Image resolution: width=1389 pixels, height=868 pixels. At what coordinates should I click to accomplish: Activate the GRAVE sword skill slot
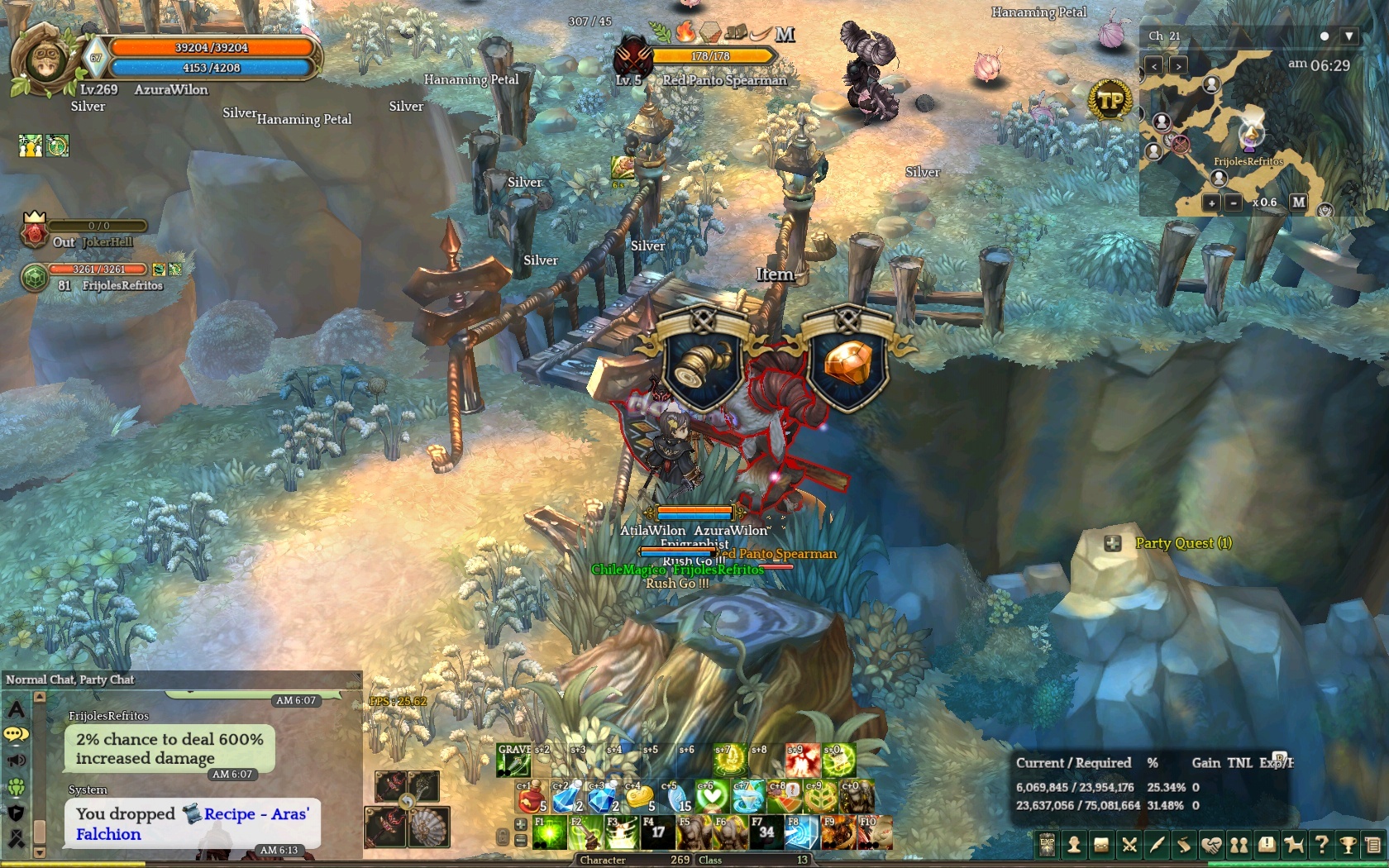pyautogui.click(x=513, y=760)
